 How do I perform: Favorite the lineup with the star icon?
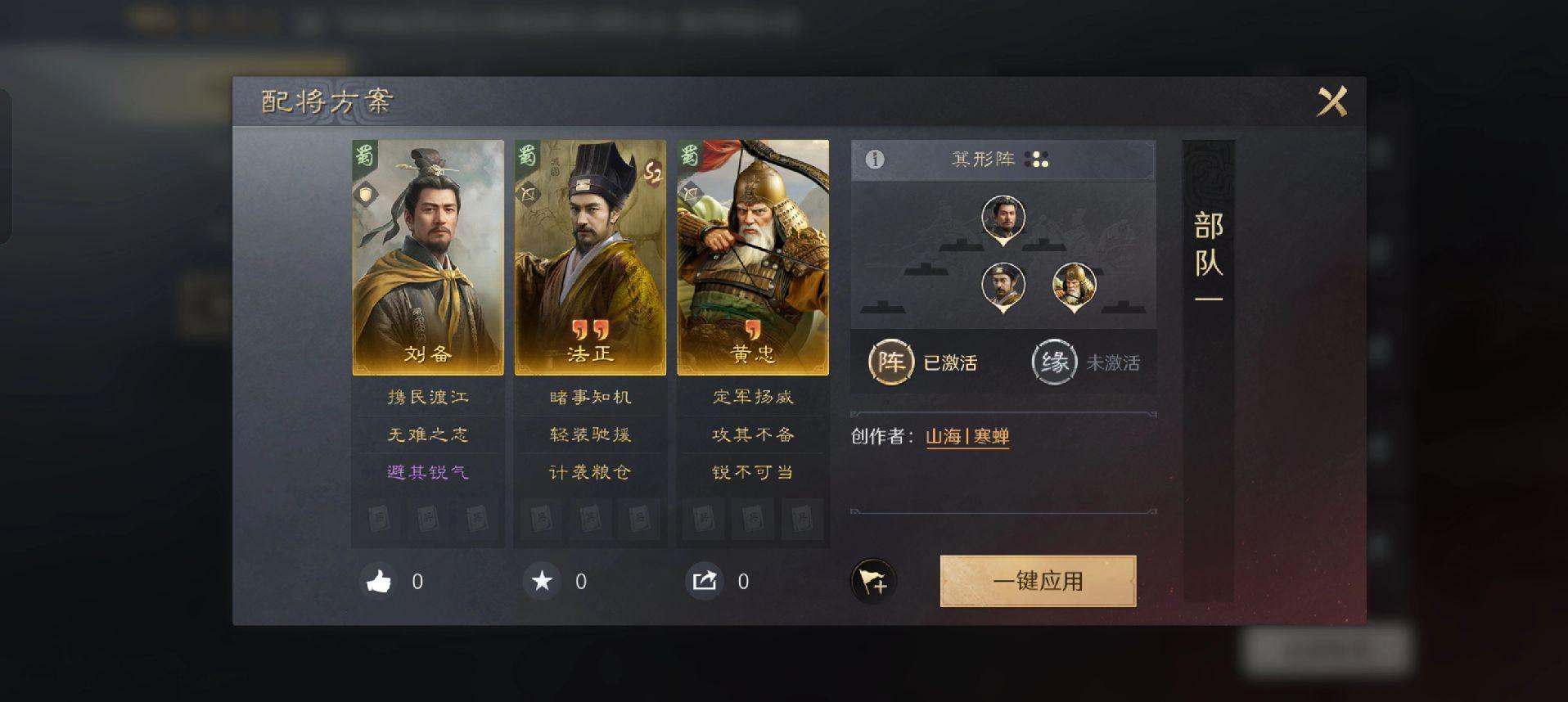542,582
